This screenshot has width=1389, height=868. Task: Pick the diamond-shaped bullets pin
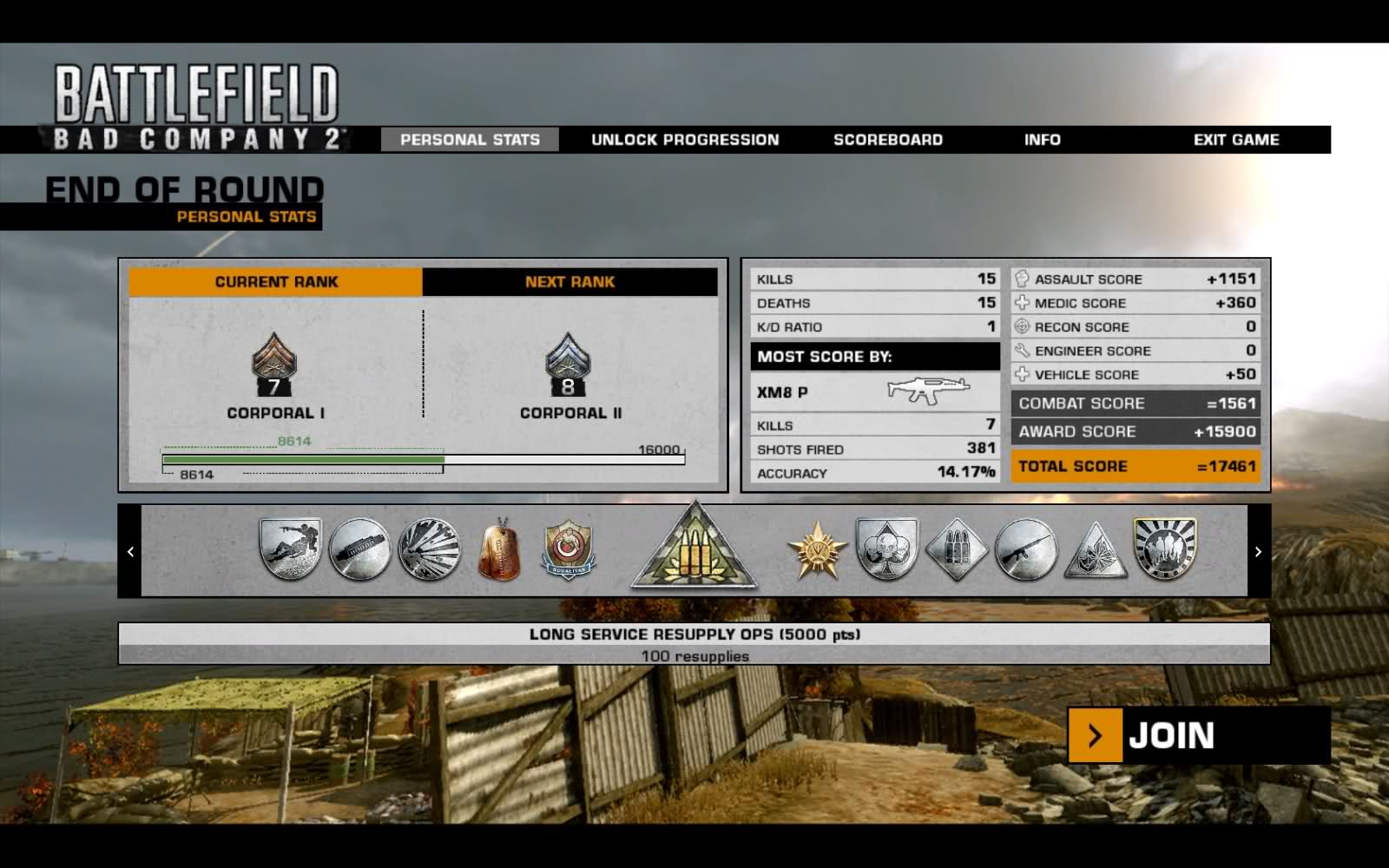point(956,549)
